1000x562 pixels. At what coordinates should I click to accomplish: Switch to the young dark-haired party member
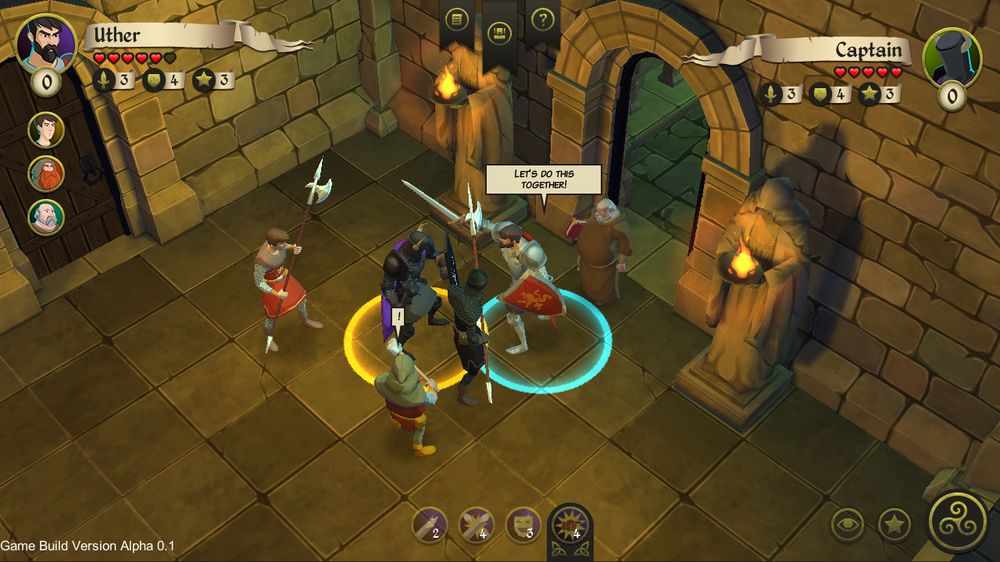pos(46,130)
